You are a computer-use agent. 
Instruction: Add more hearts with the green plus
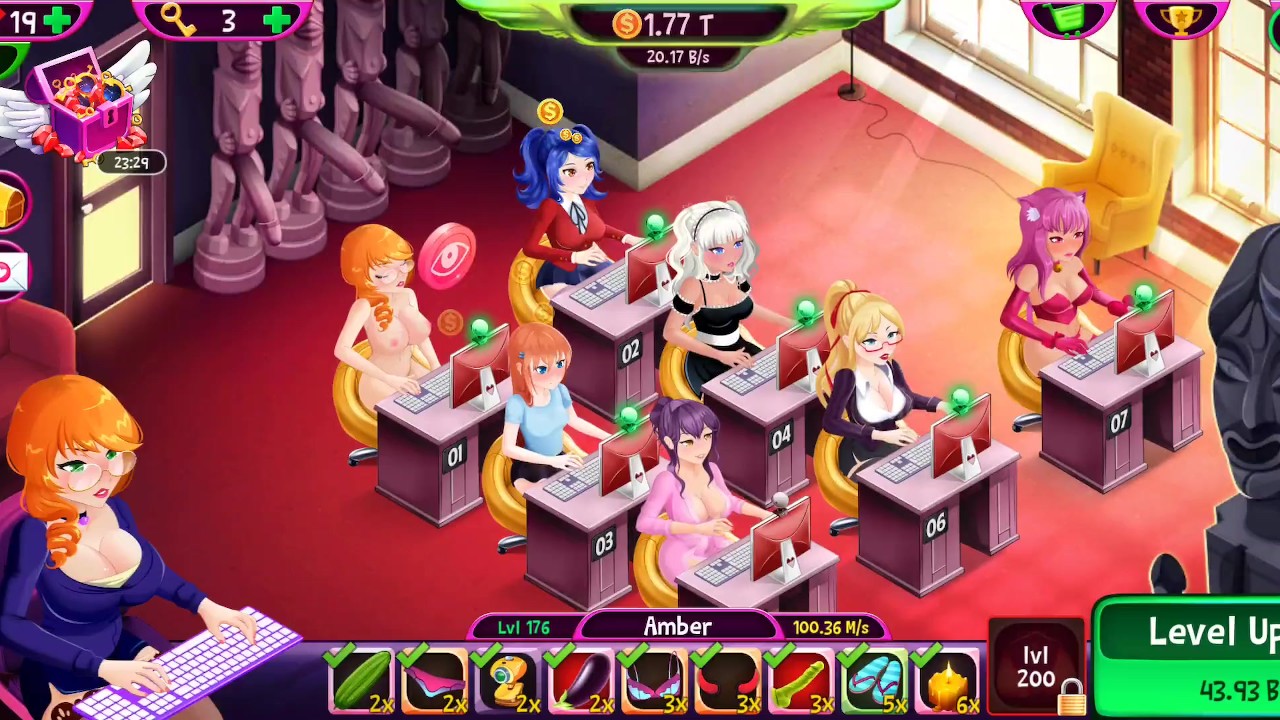(57, 19)
